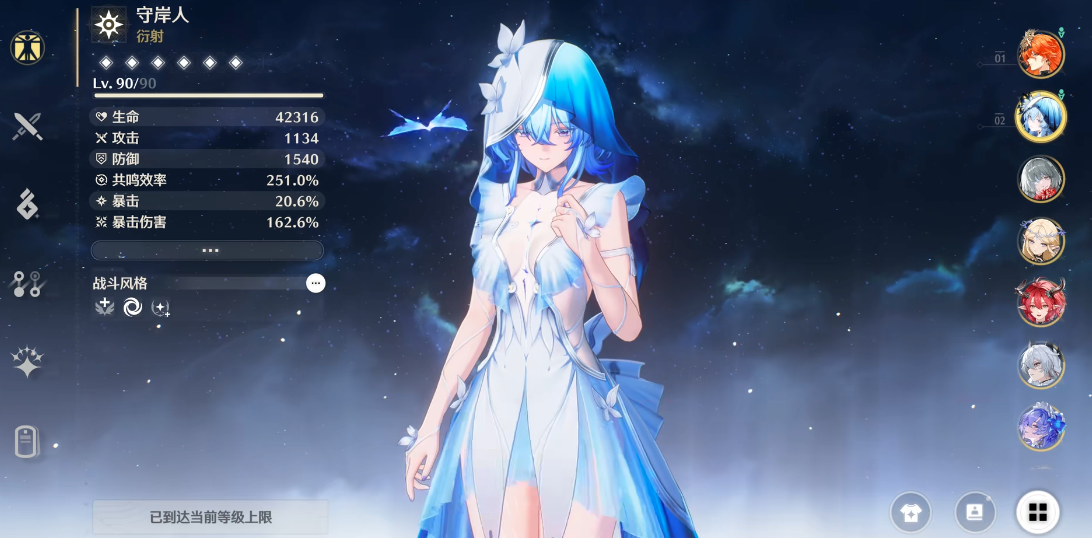Choose the silver-haired horned character portrait
1092x538 pixels.
(1040, 365)
